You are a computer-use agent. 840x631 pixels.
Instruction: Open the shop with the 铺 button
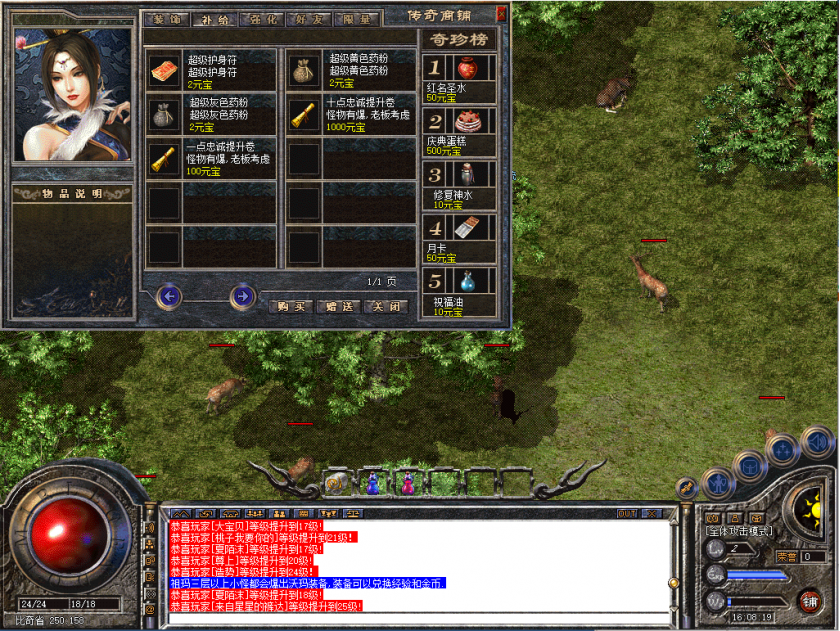(x=809, y=601)
